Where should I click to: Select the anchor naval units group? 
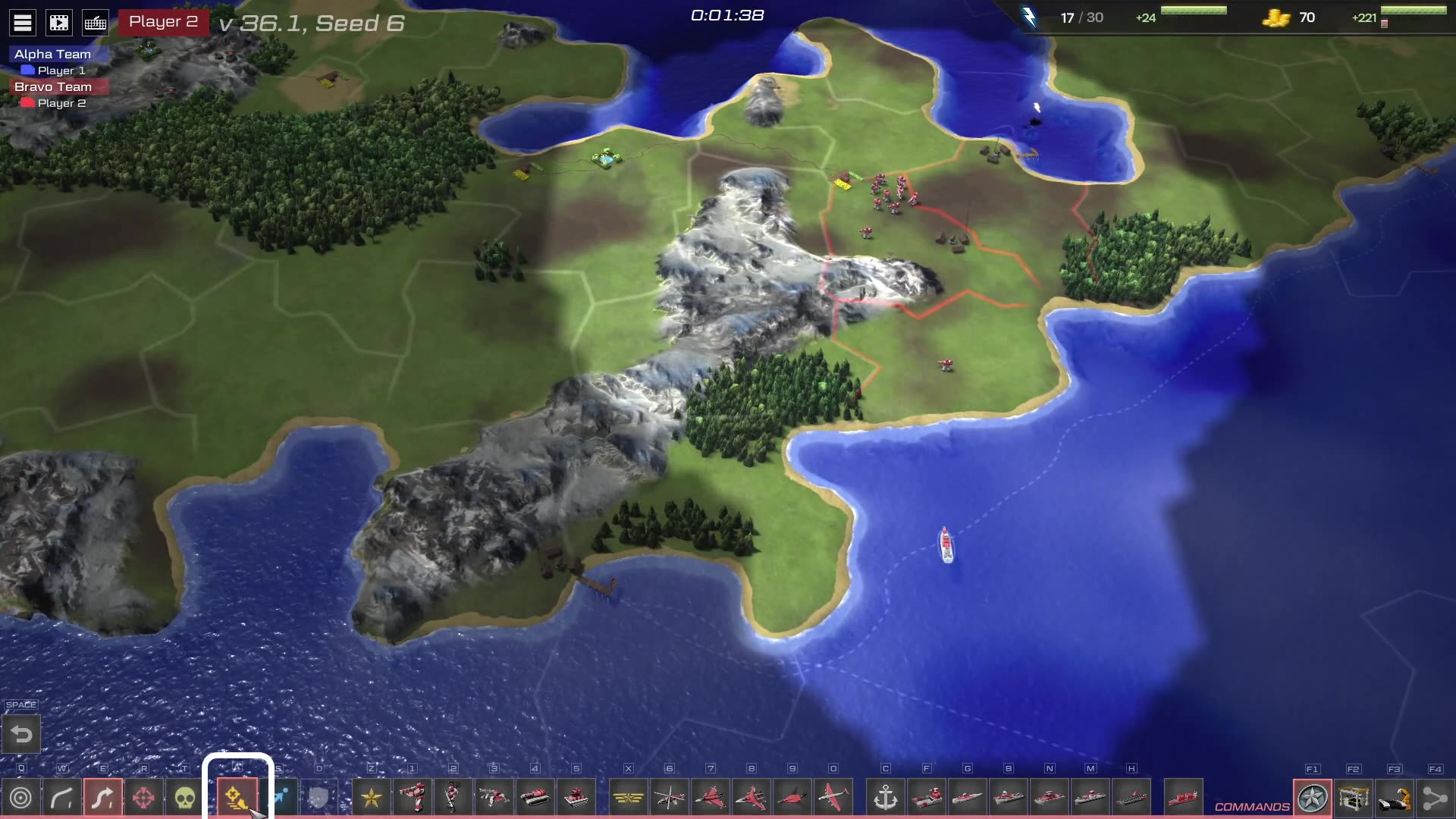[x=886, y=798]
